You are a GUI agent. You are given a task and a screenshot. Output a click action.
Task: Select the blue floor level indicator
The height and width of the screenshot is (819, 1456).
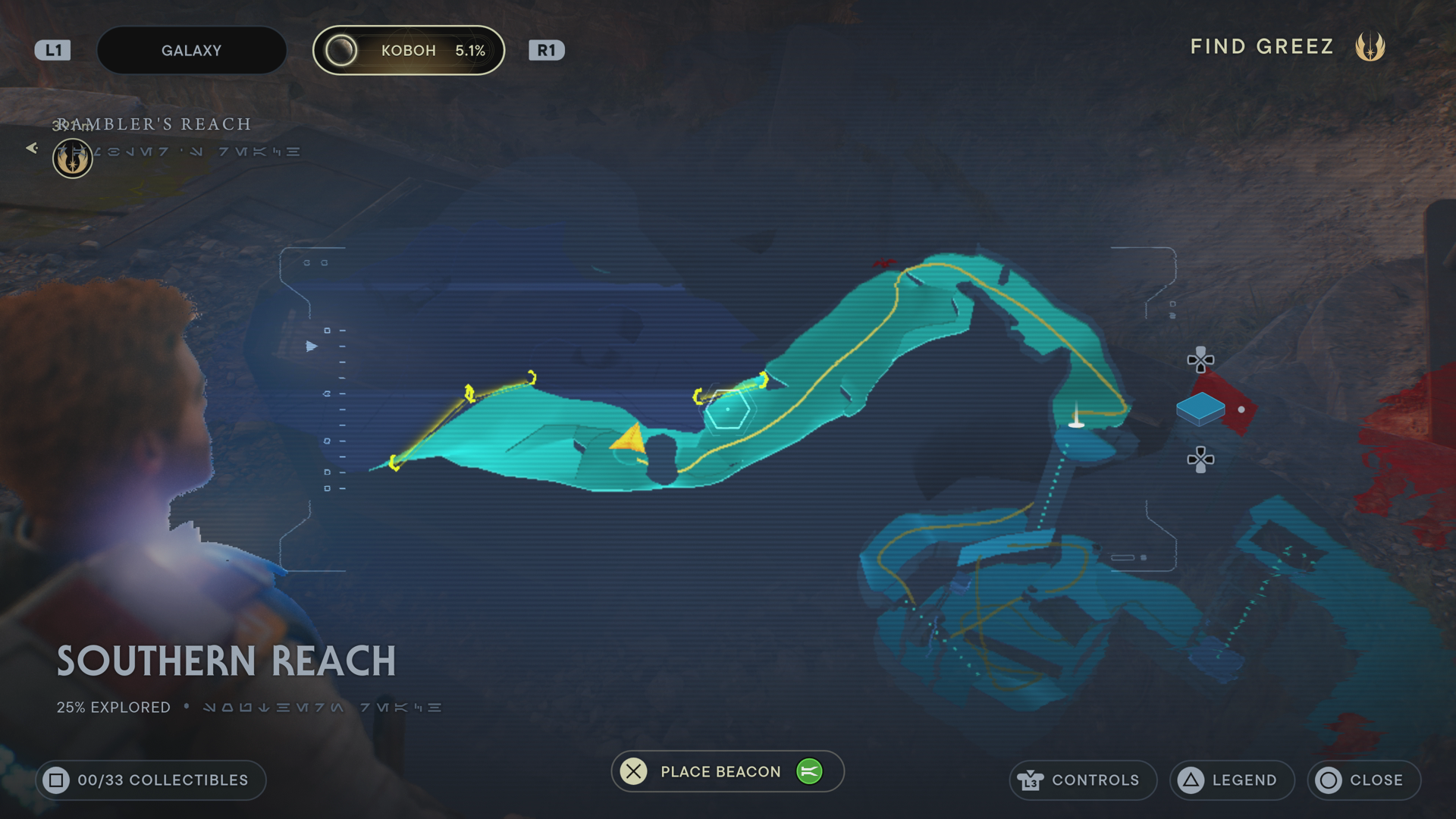coord(1200,409)
